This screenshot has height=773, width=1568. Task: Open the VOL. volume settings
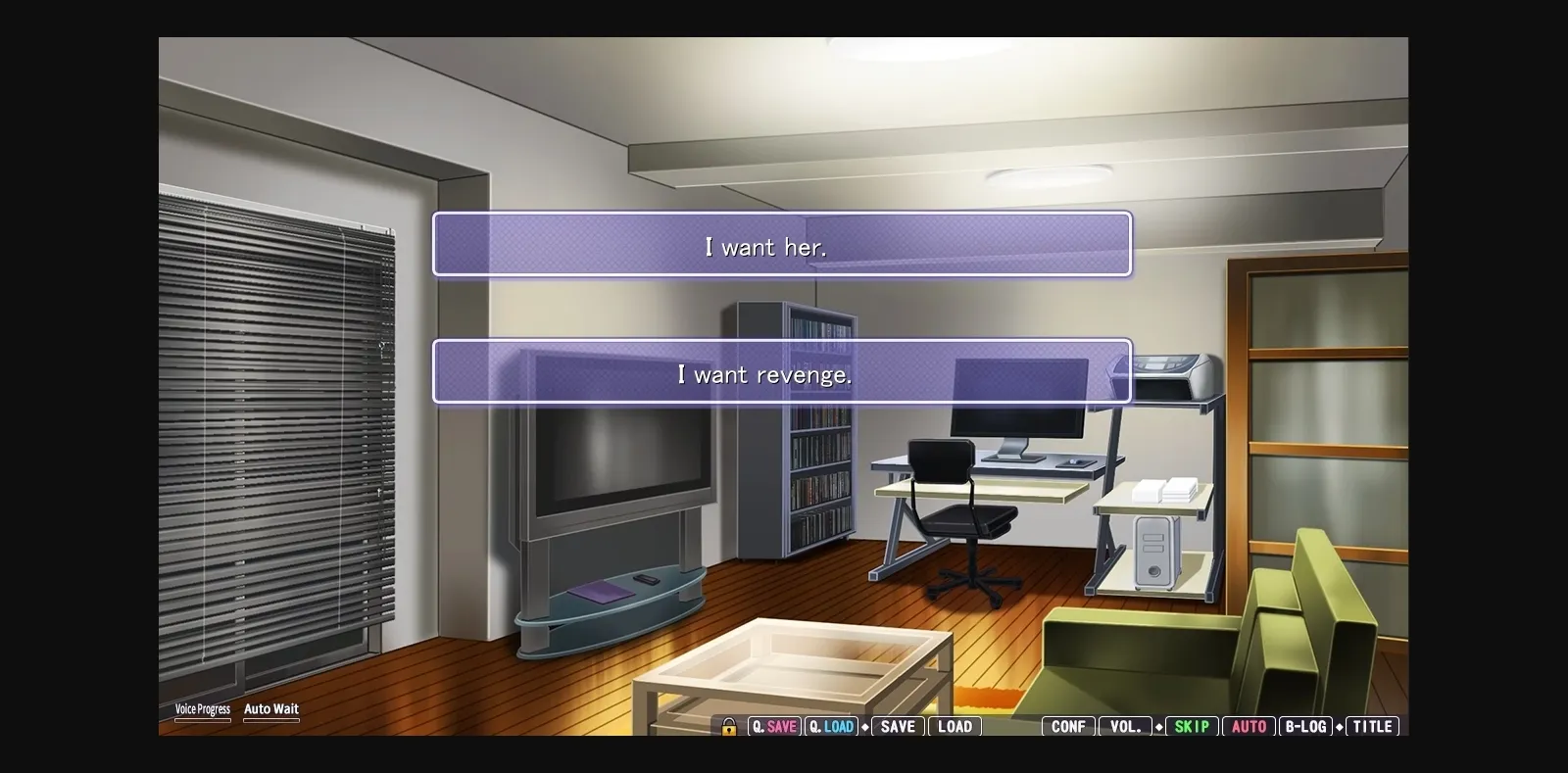pos(1125,727)
